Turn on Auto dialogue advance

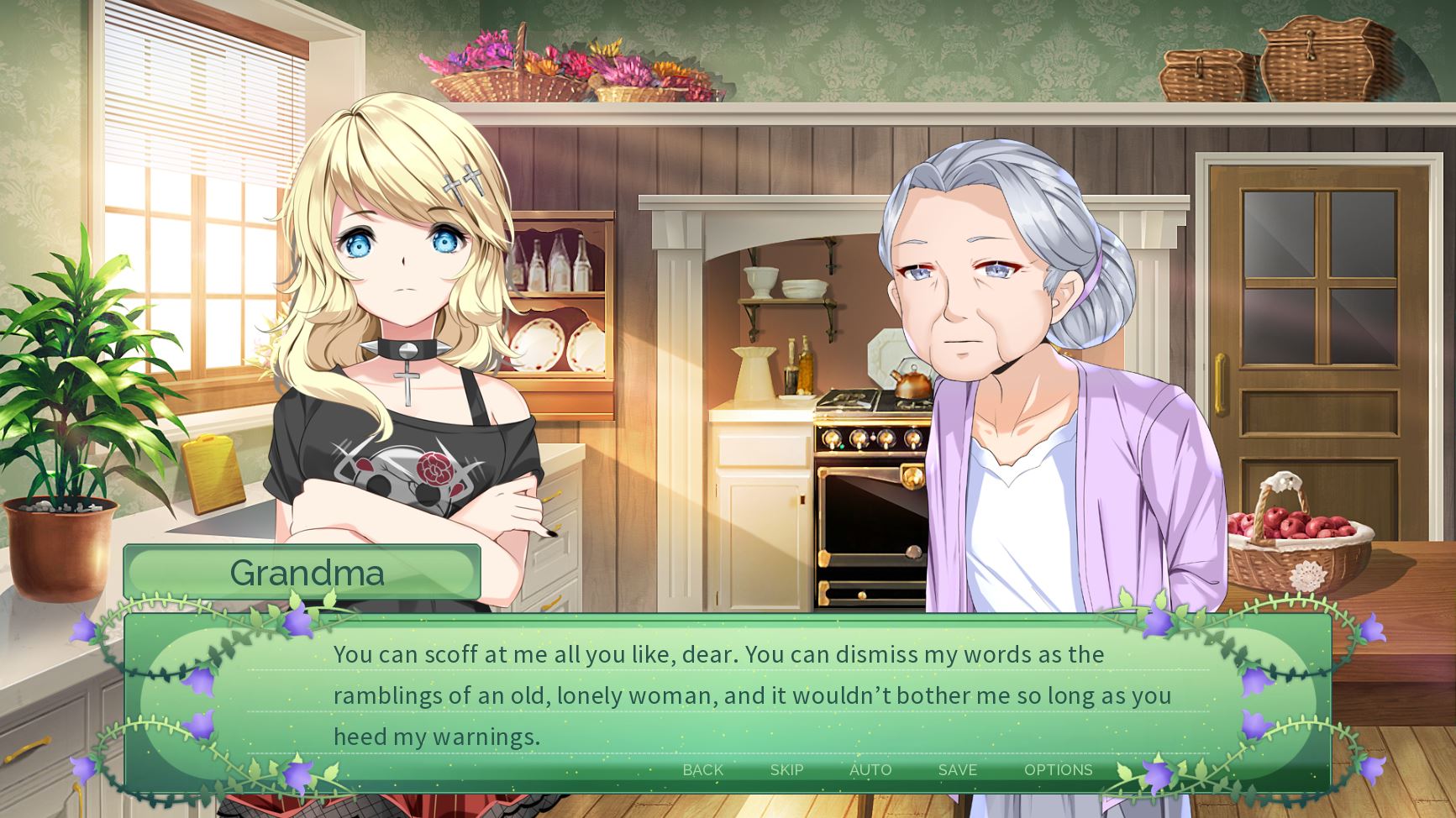point(870,770)
